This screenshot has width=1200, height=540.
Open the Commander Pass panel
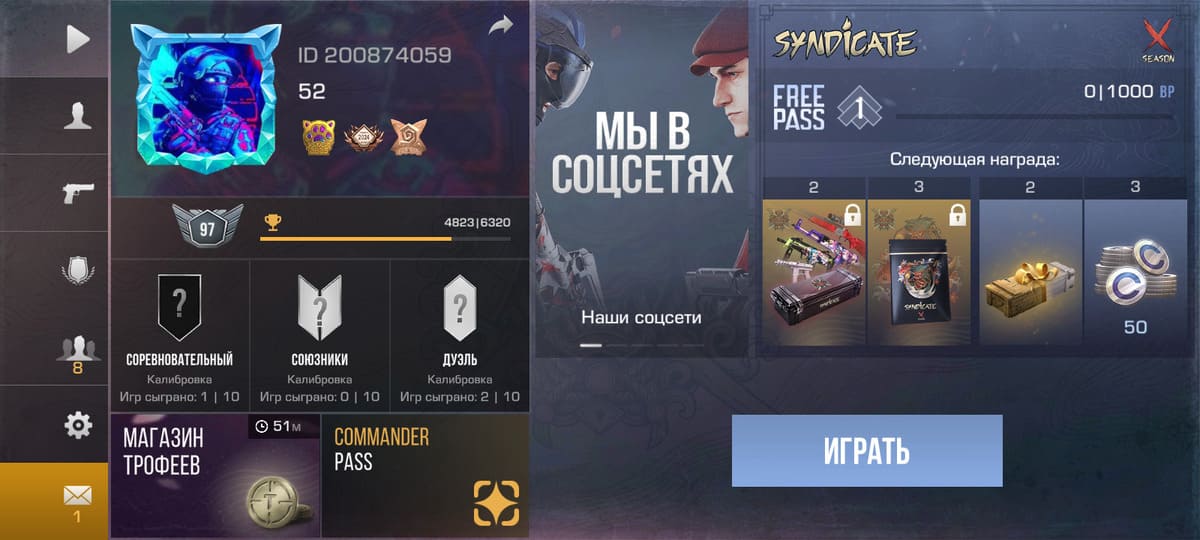(425, 476)
